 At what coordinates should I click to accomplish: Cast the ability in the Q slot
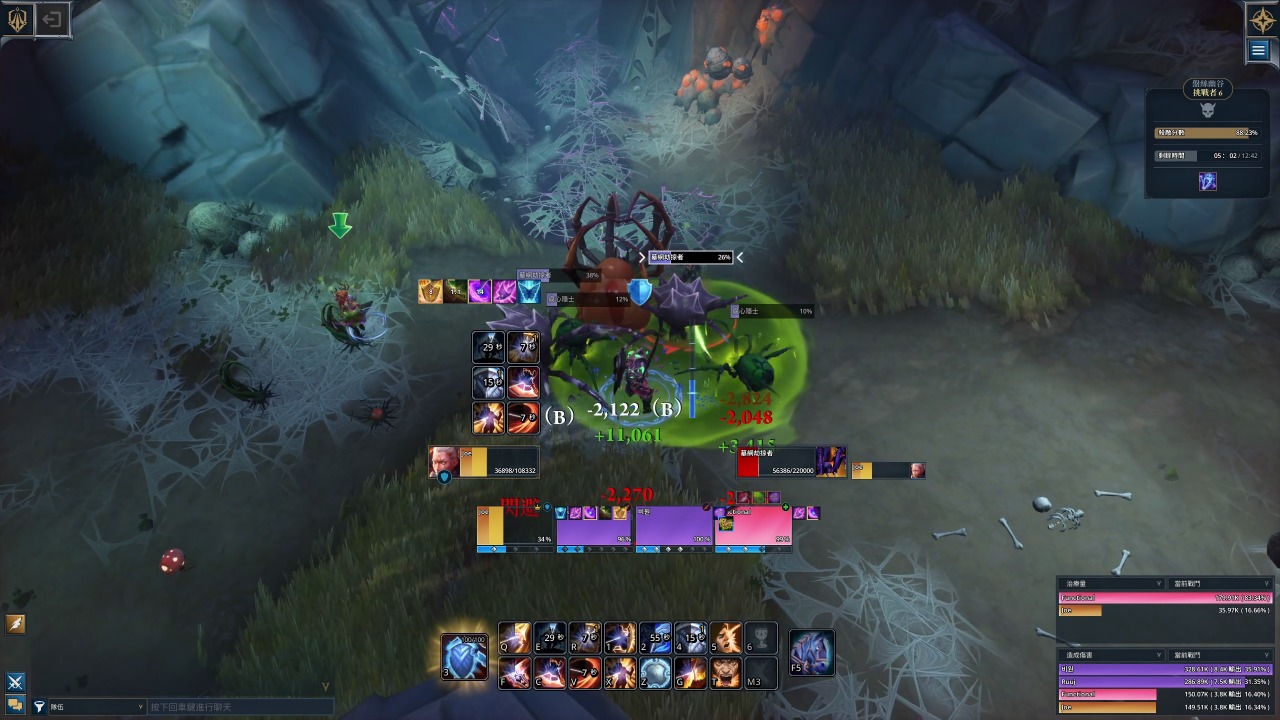click(515, 638)
